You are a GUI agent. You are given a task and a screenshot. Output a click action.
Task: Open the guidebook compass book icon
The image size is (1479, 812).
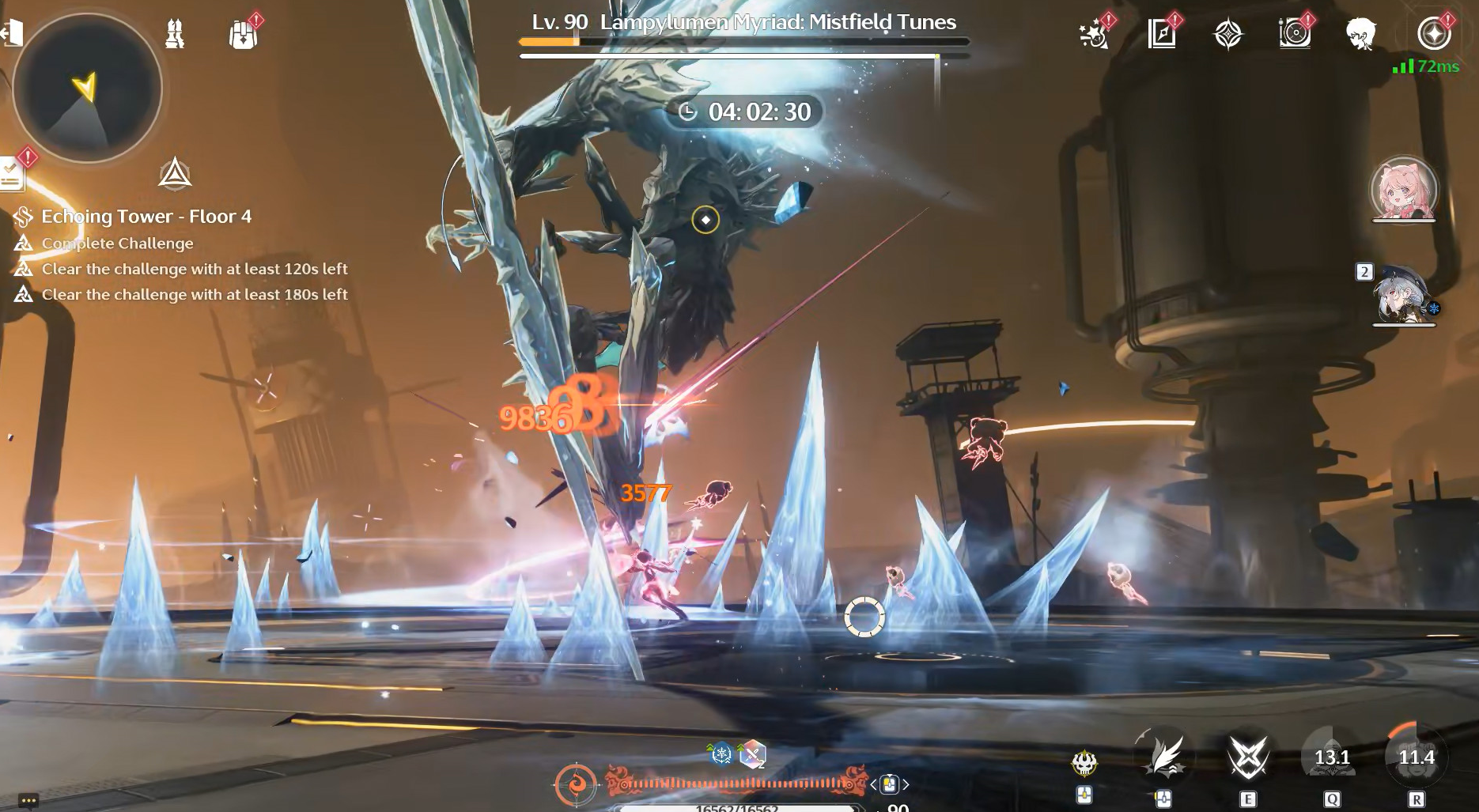click(x=1161, y=35)
